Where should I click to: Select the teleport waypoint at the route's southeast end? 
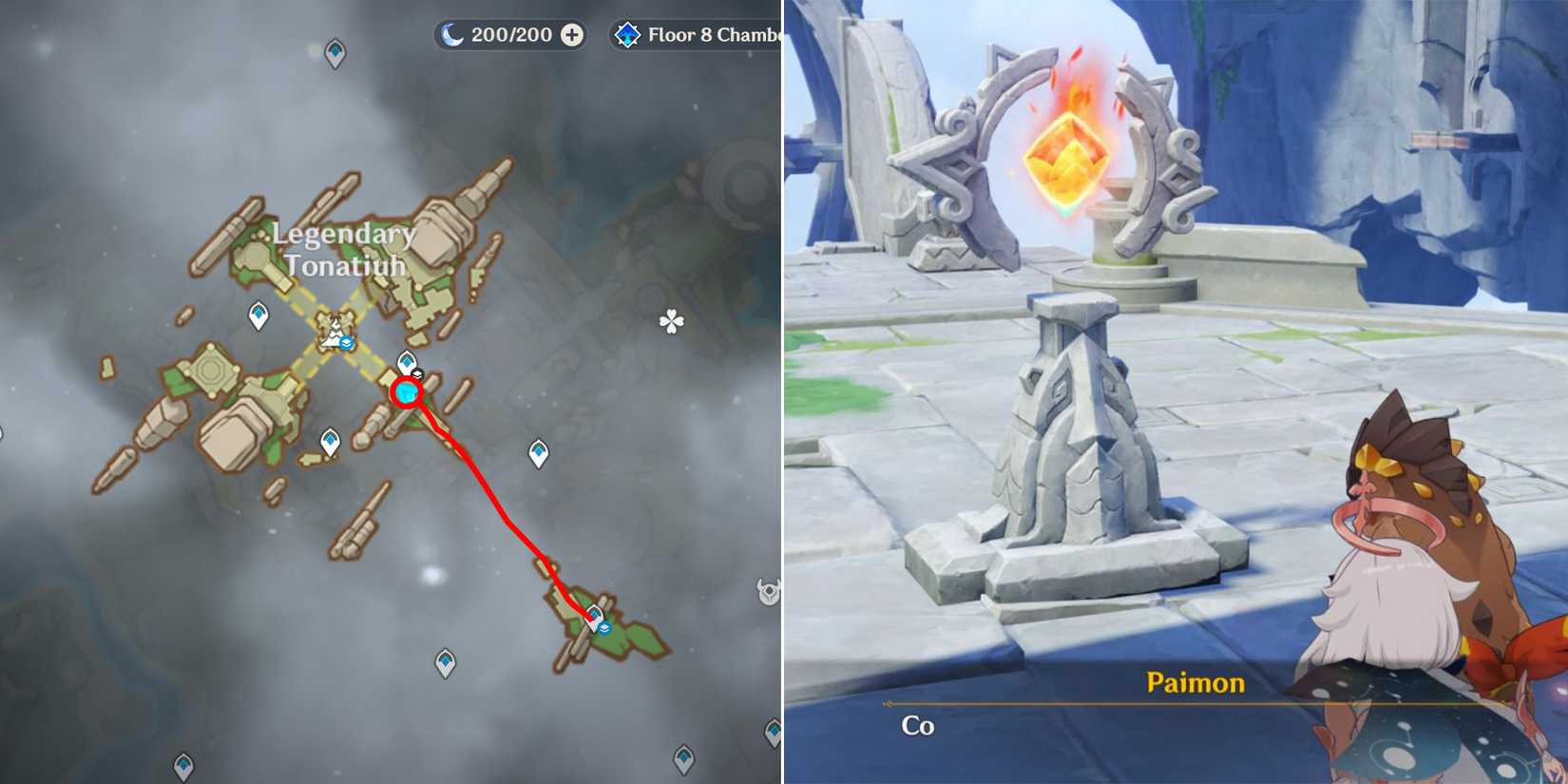click(593, 616)
